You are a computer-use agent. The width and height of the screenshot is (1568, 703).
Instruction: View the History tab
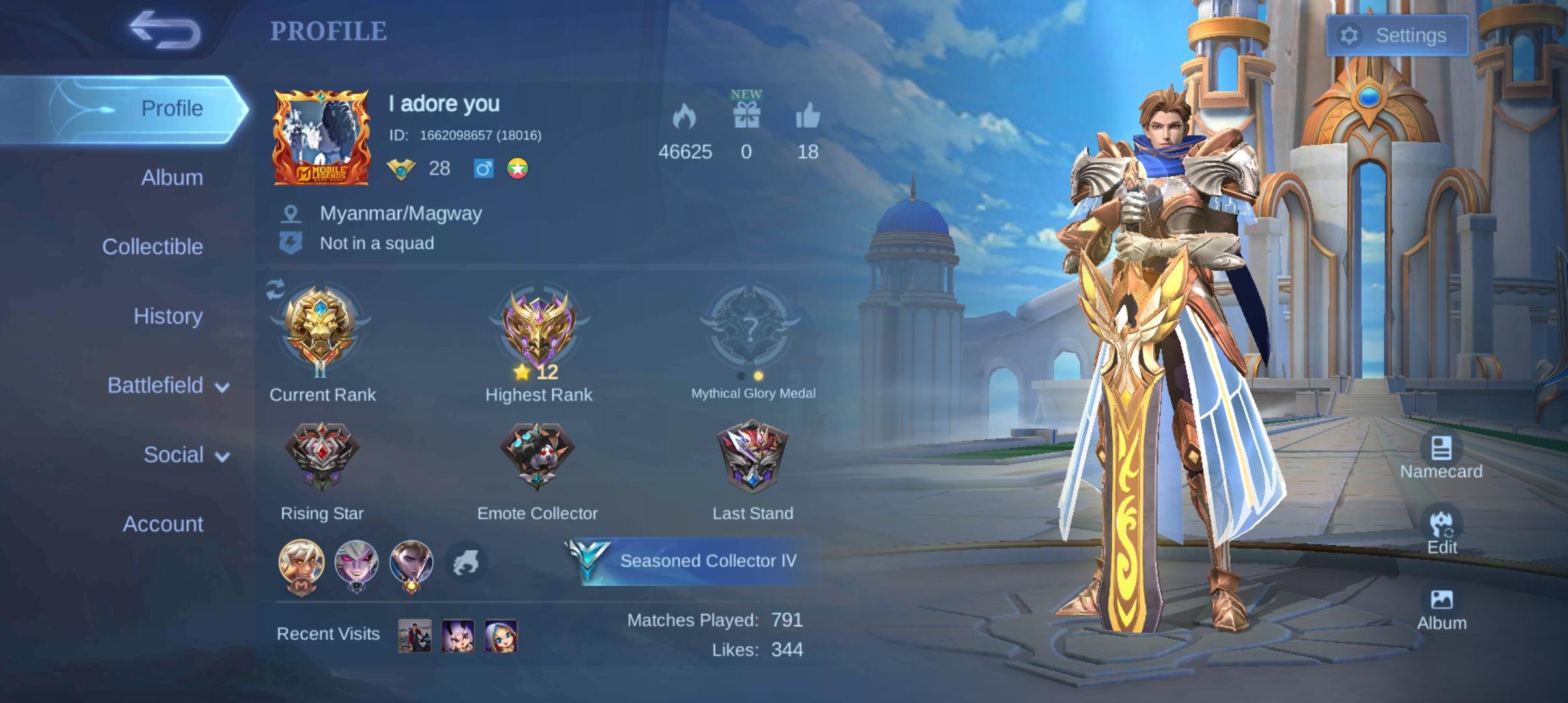[x=168, y=316]
